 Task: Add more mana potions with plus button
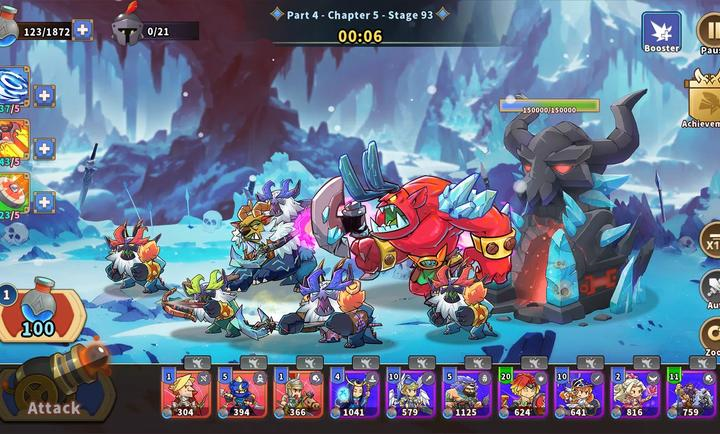click(83, 30)
